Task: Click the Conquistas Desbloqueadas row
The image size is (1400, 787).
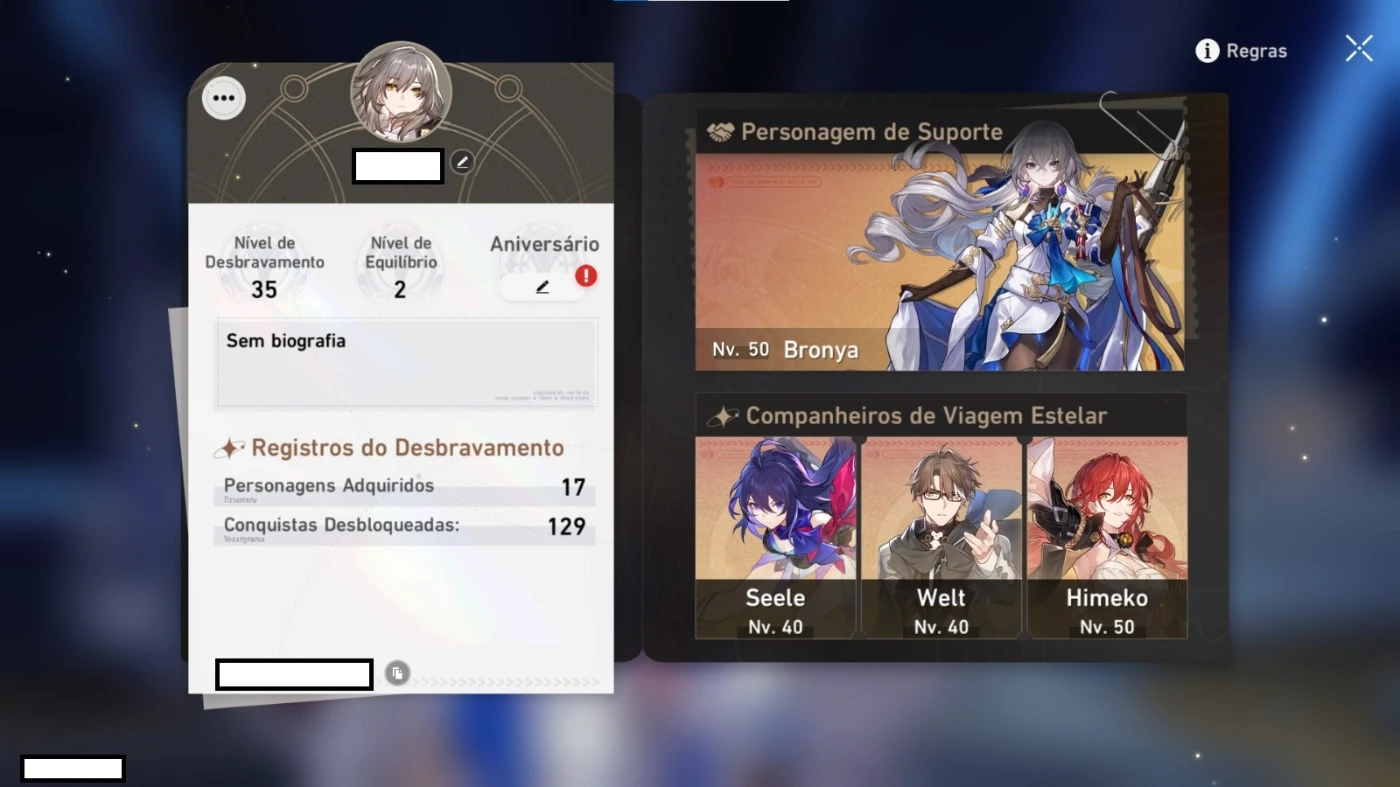Action: tap(405, 527)
